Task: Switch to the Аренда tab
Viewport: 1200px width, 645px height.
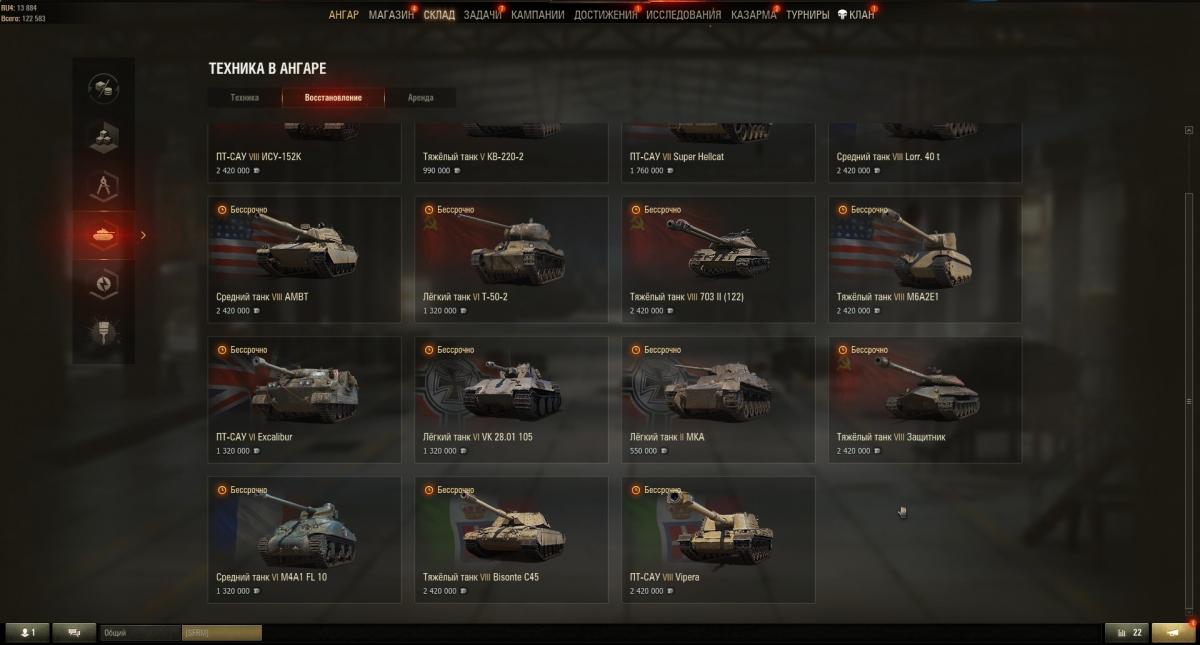Action: [x=421, y=98]
